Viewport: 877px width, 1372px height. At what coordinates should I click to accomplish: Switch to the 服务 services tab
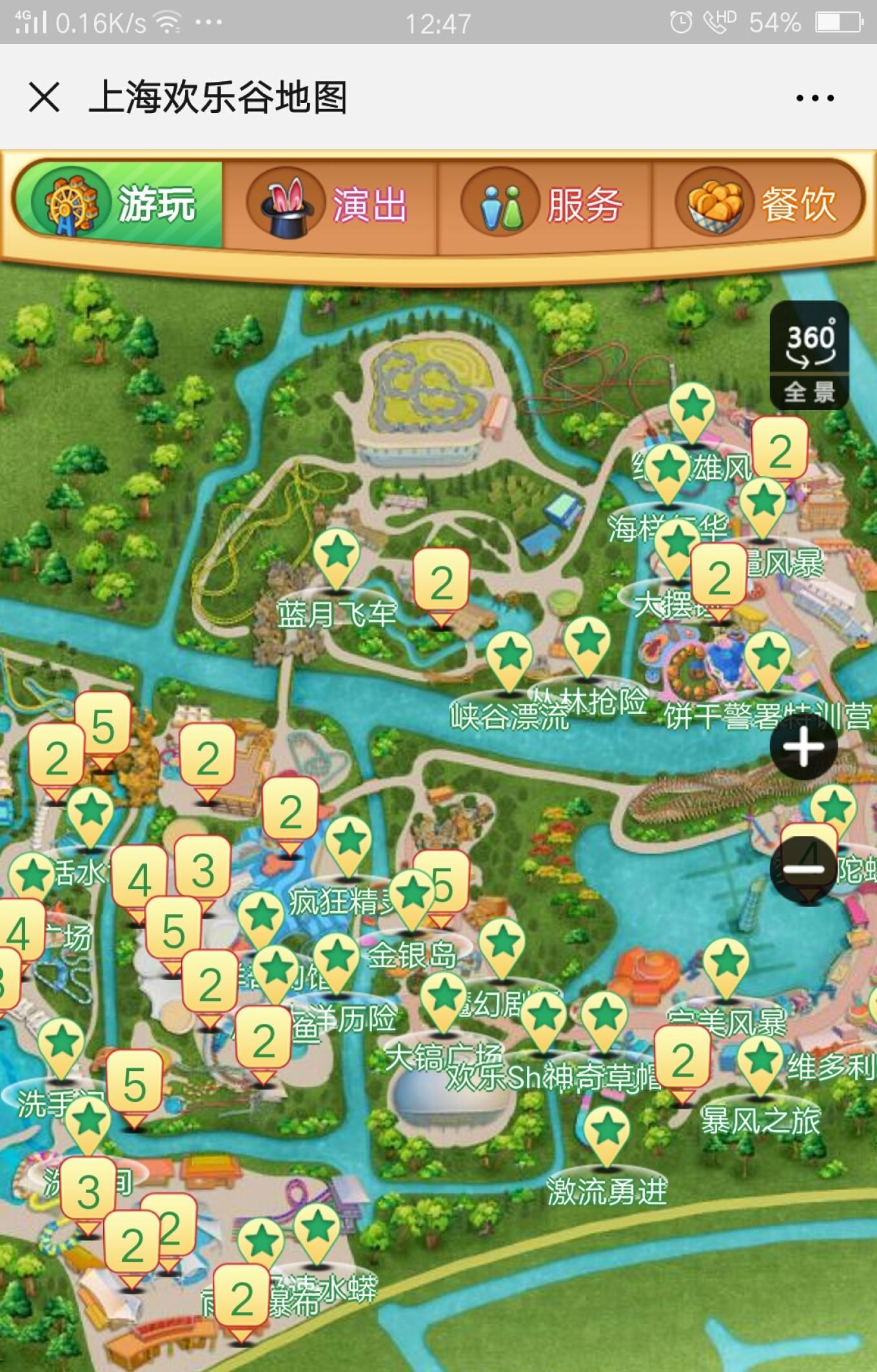coord(544,204)
